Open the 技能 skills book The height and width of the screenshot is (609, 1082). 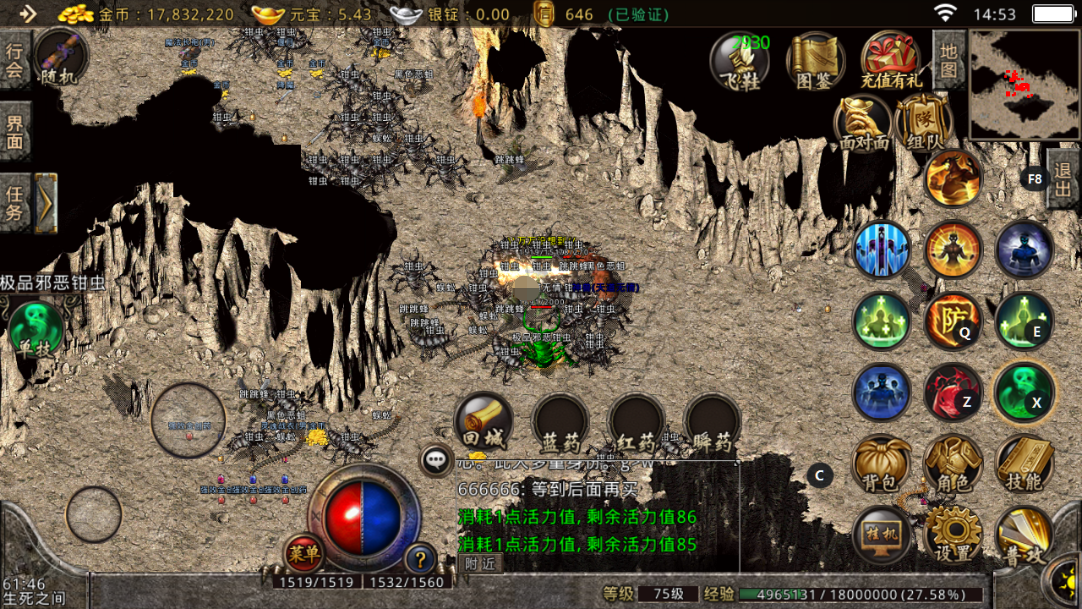1024,464
